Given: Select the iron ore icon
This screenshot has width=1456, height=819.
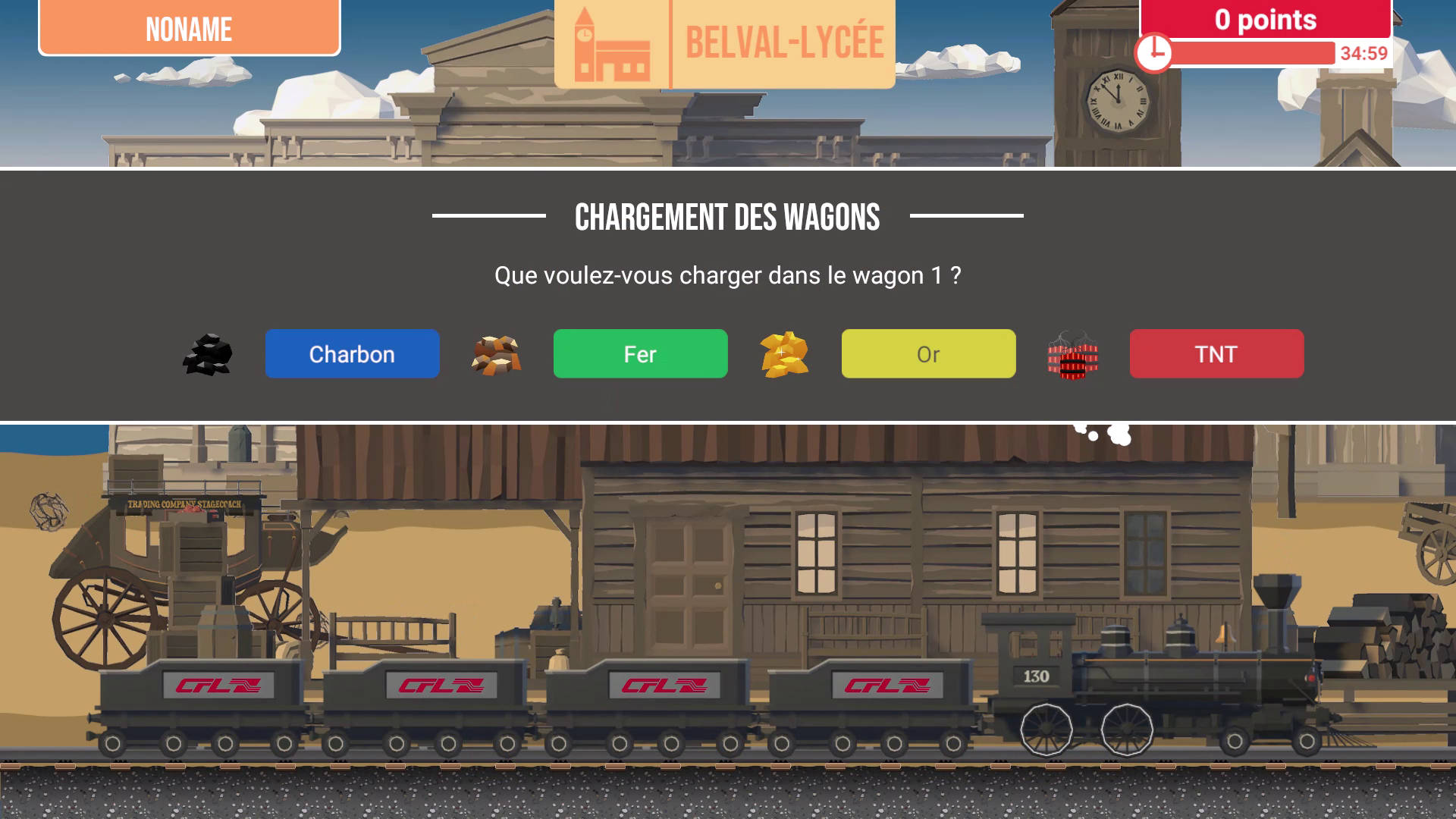Looking at the screenshot, I should tap(496, 355).
